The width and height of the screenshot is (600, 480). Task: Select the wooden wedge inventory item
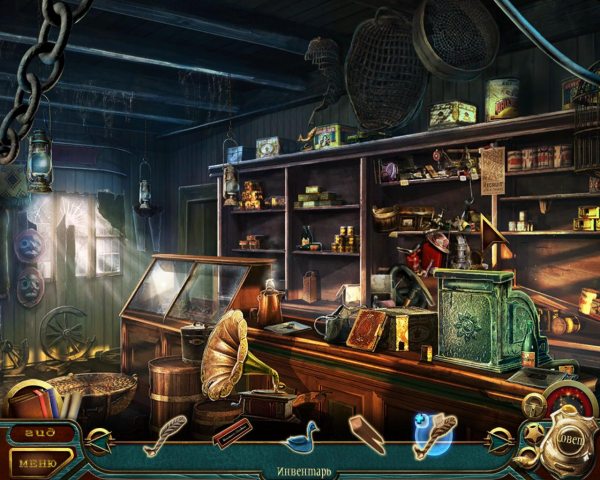point(366,434)
